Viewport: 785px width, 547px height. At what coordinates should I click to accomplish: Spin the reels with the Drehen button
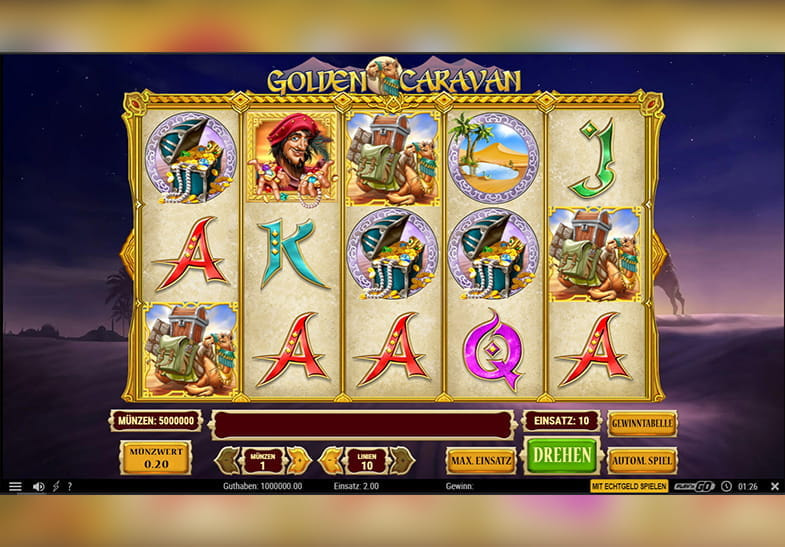pyautogui.click(x=562, y=455)
